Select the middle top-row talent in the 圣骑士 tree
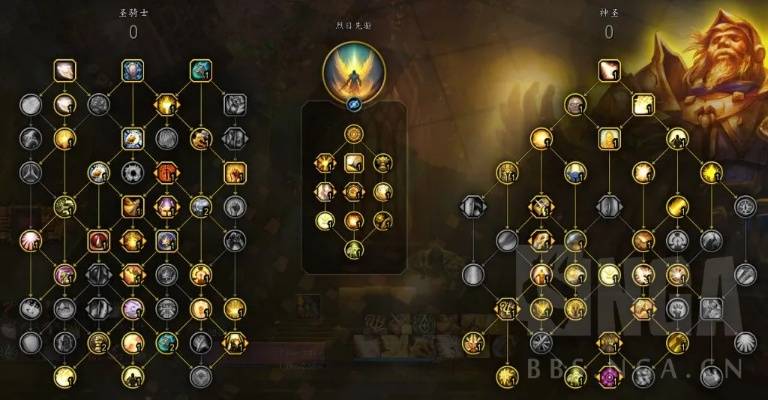 pos(133,70)
